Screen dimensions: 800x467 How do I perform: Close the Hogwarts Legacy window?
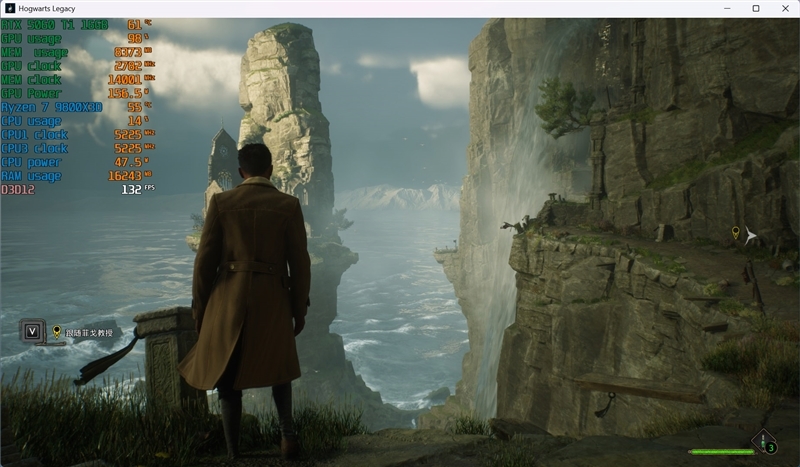782,9
